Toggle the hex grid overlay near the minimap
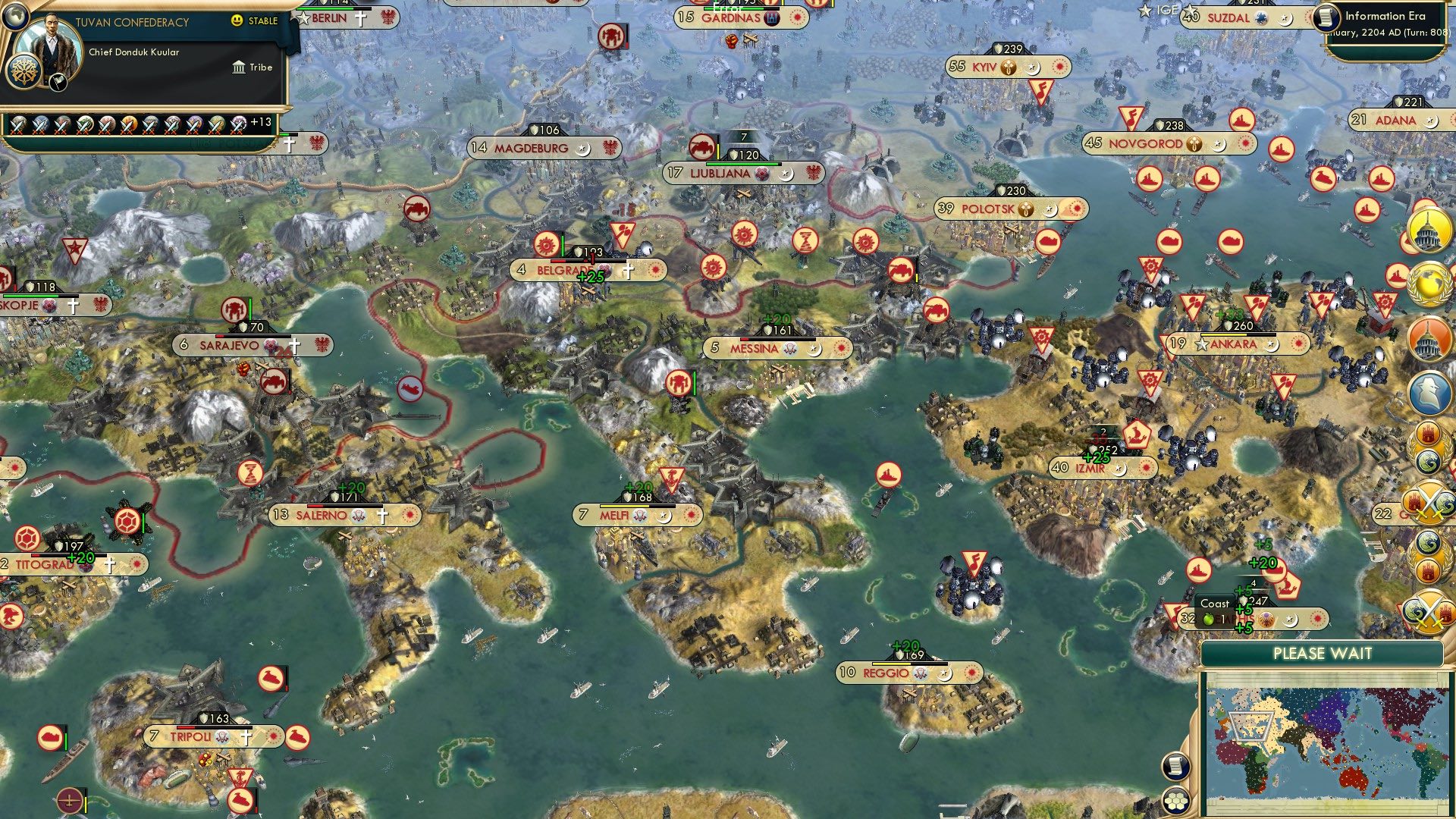This screenshot has width=1456, height=819. coord(1175,802)
